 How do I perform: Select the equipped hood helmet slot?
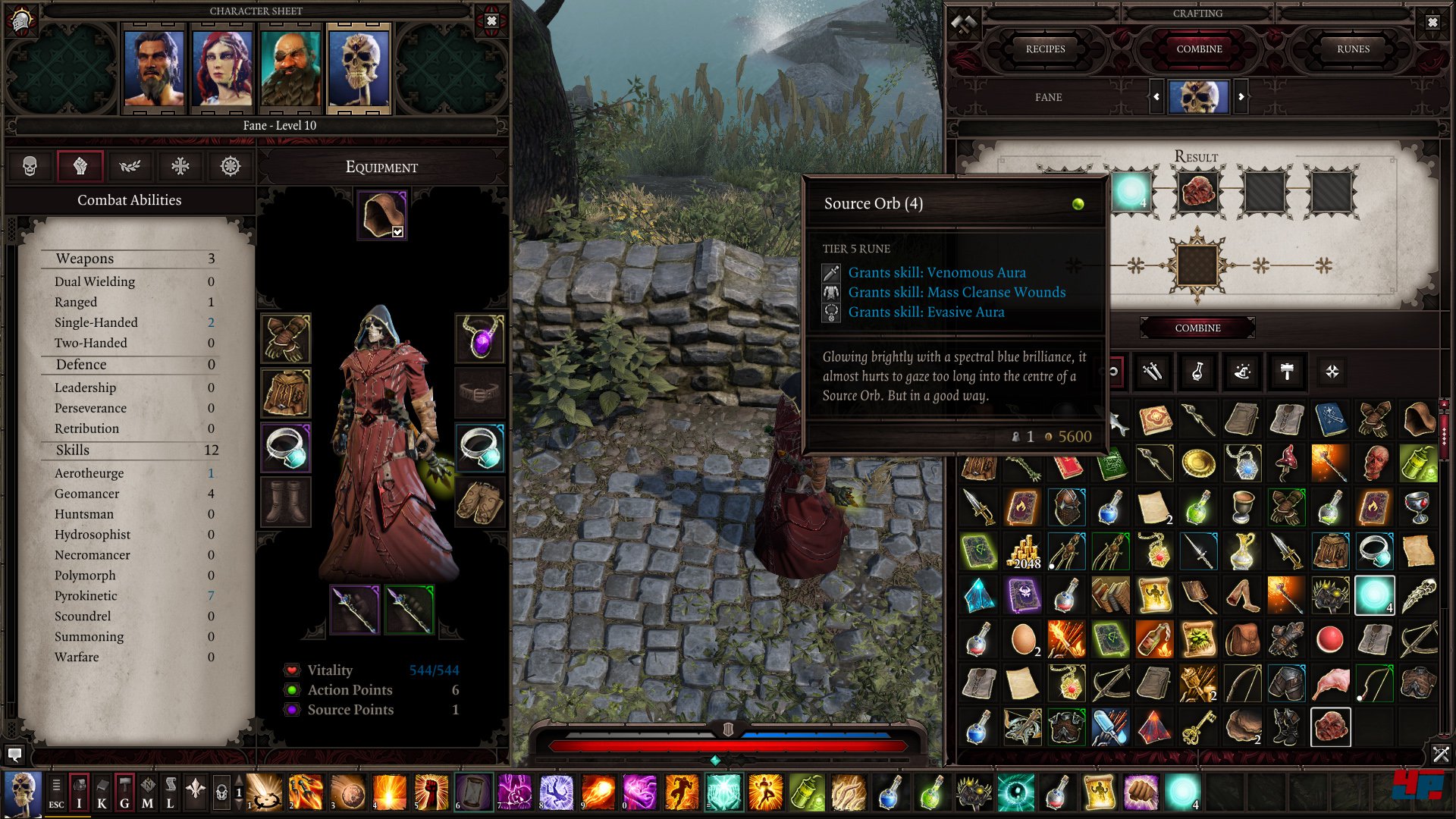[382, 215]
